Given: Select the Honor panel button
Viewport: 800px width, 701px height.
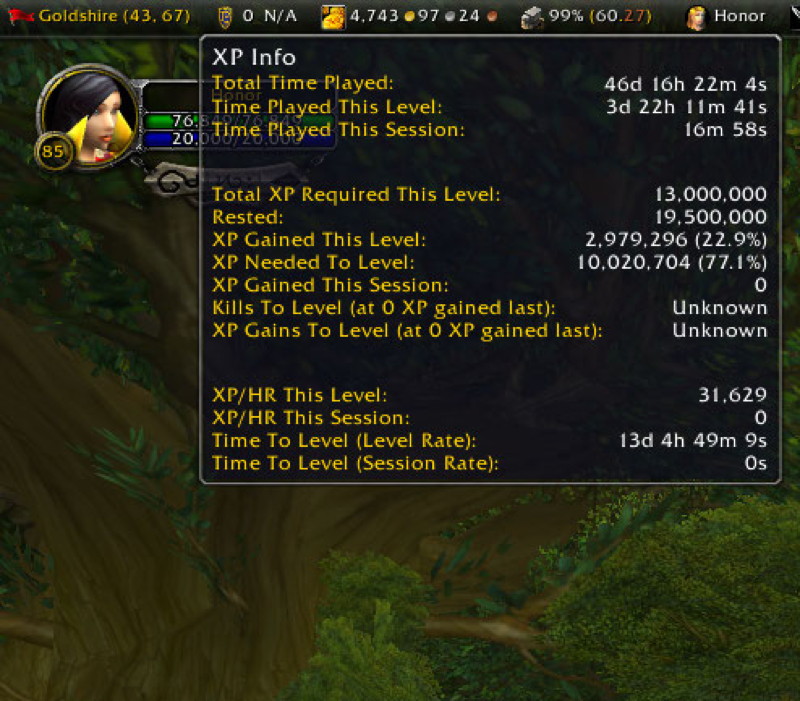Looking at the screenshot, I should 727,16.
